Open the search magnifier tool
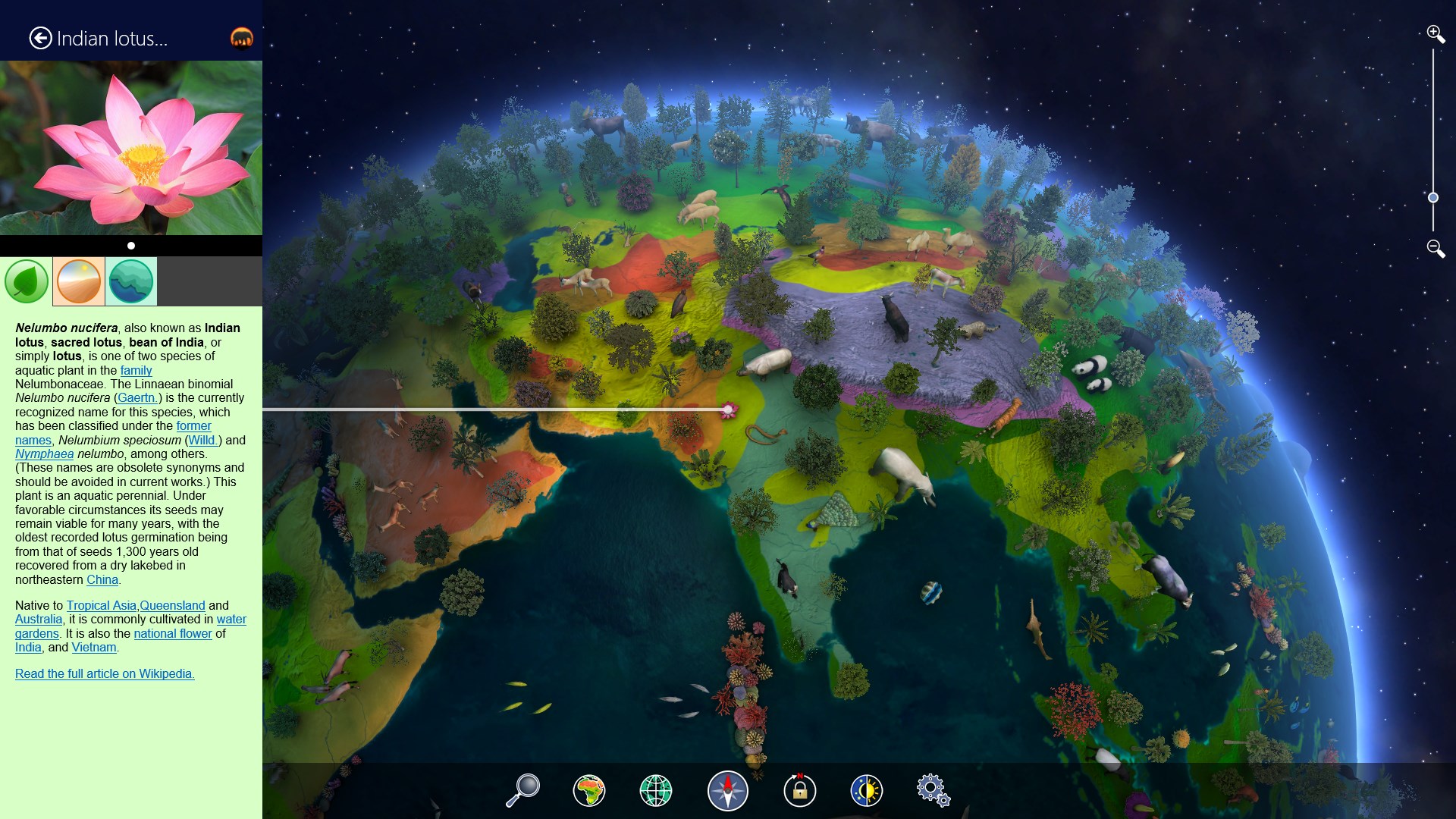1456x819 pixels. [x=522, y=790]
